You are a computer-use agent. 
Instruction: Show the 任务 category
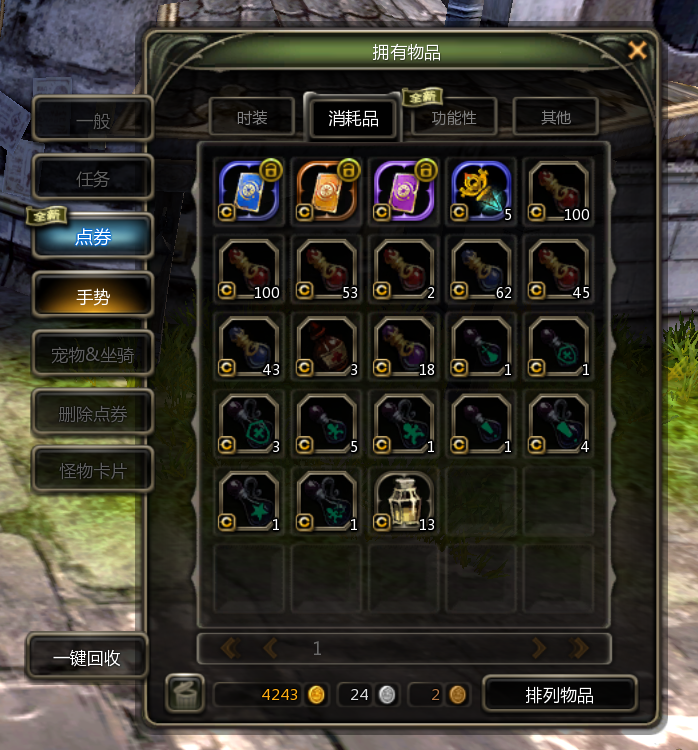coord(93,179)
